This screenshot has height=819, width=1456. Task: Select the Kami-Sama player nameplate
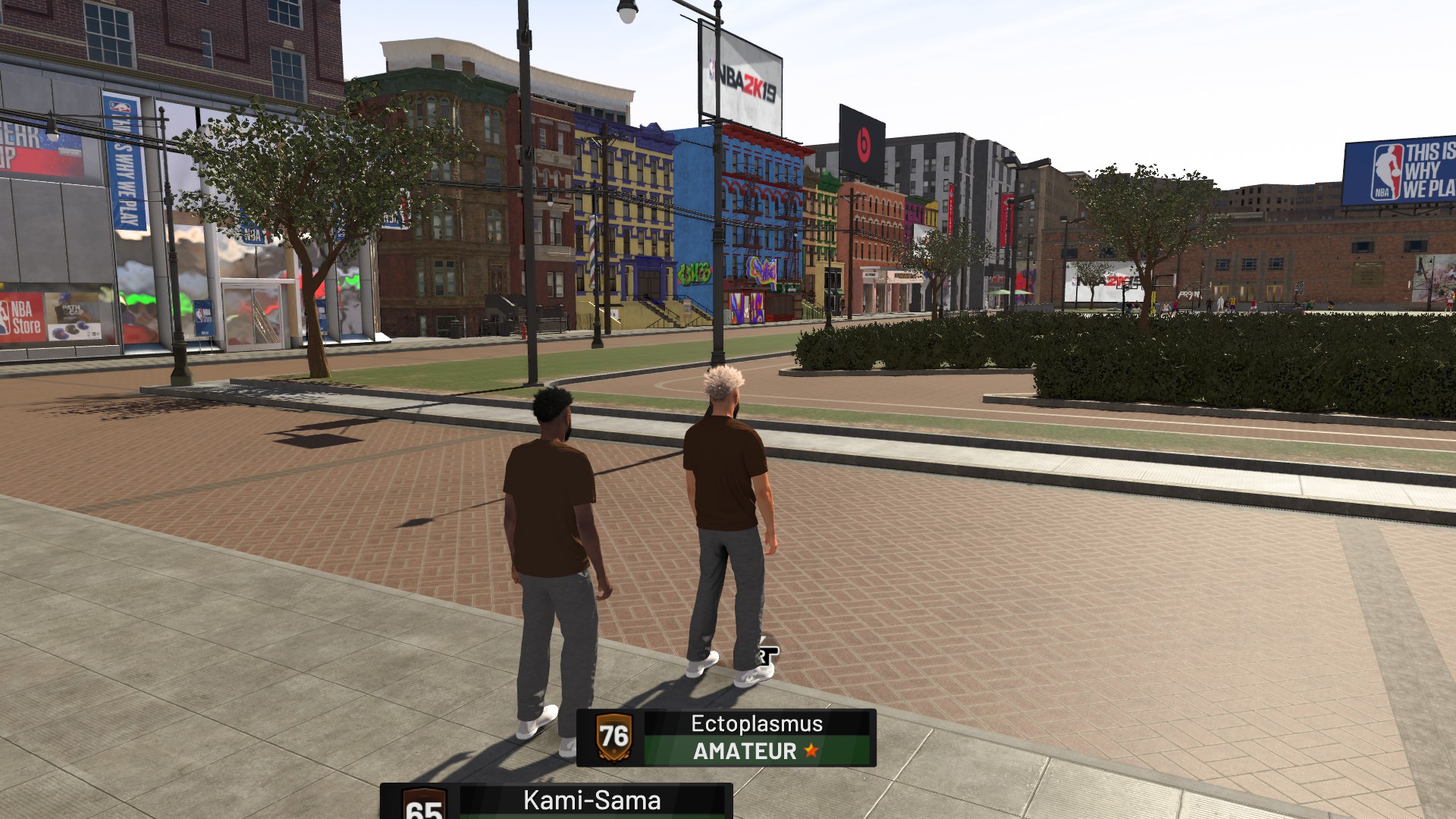(x=557, y=802)
